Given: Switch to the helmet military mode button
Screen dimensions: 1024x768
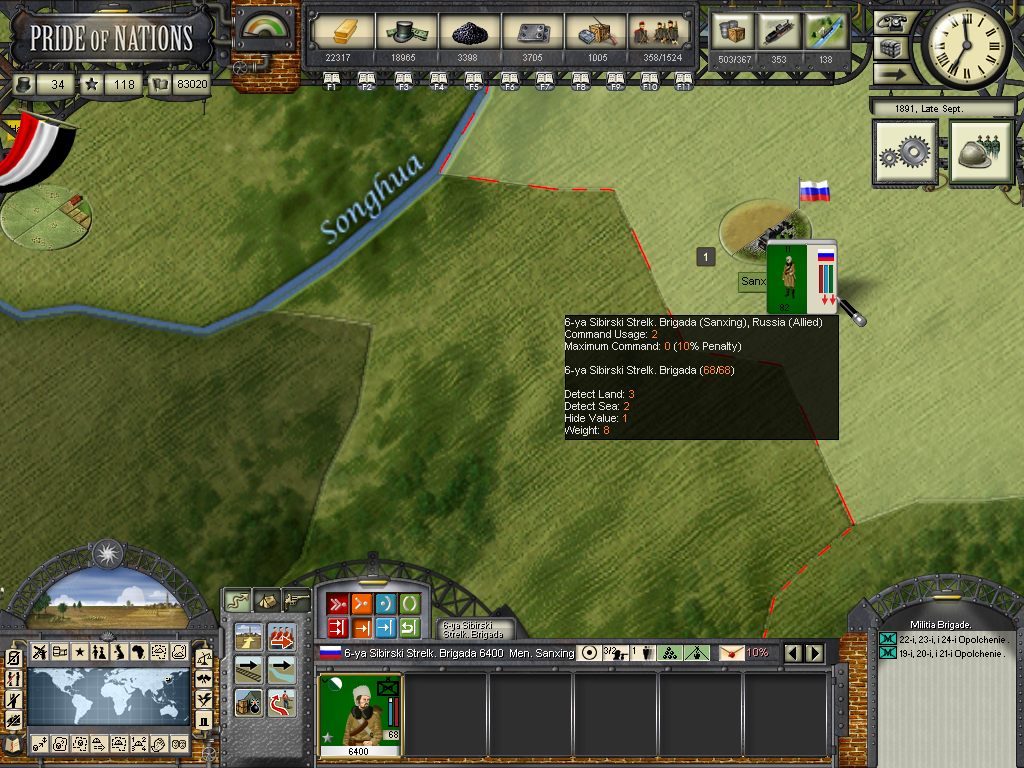Looking at the screenshot, I should (x=981, y=153).
